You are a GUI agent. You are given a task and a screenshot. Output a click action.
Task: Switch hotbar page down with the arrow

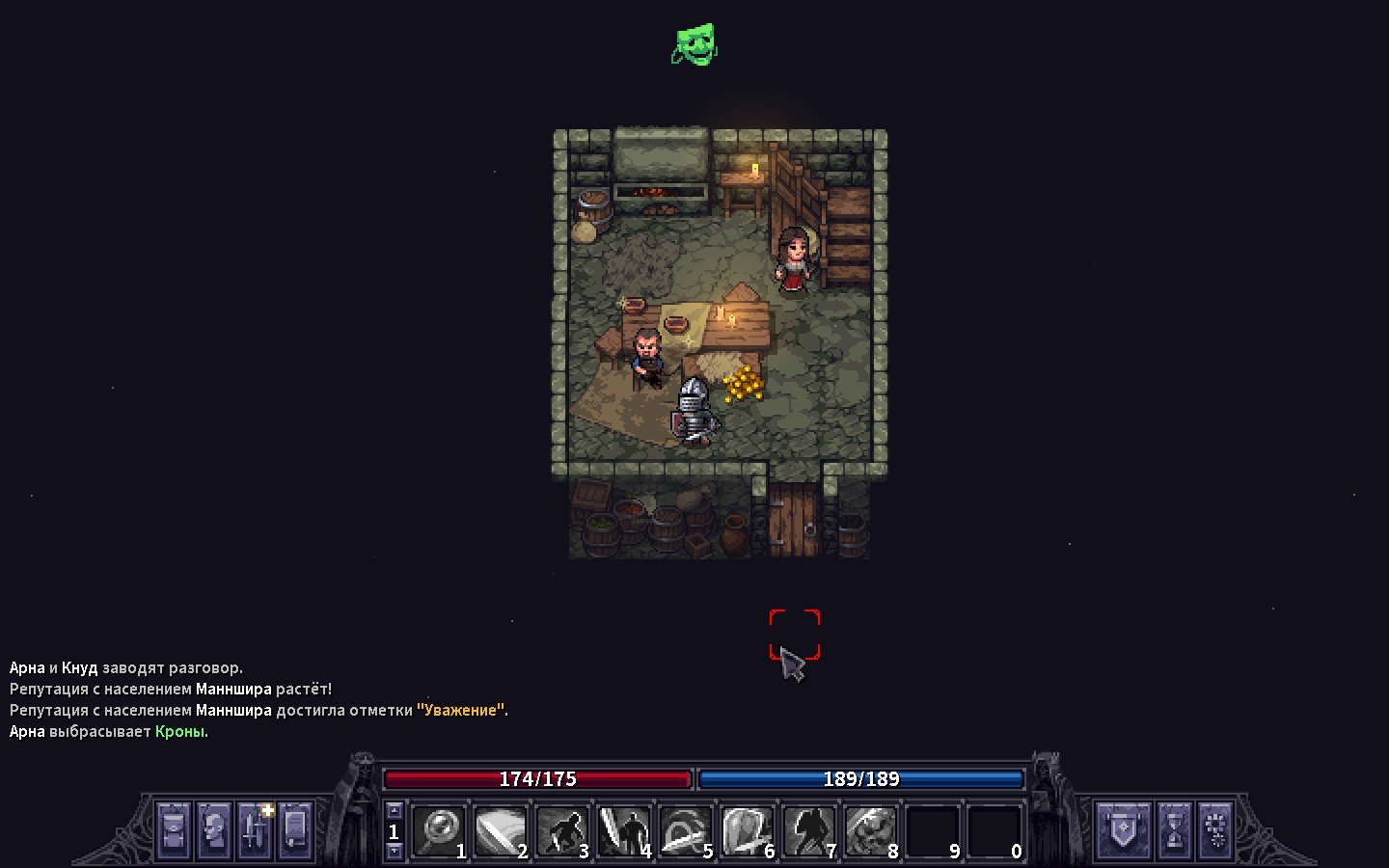click(394, 851)
